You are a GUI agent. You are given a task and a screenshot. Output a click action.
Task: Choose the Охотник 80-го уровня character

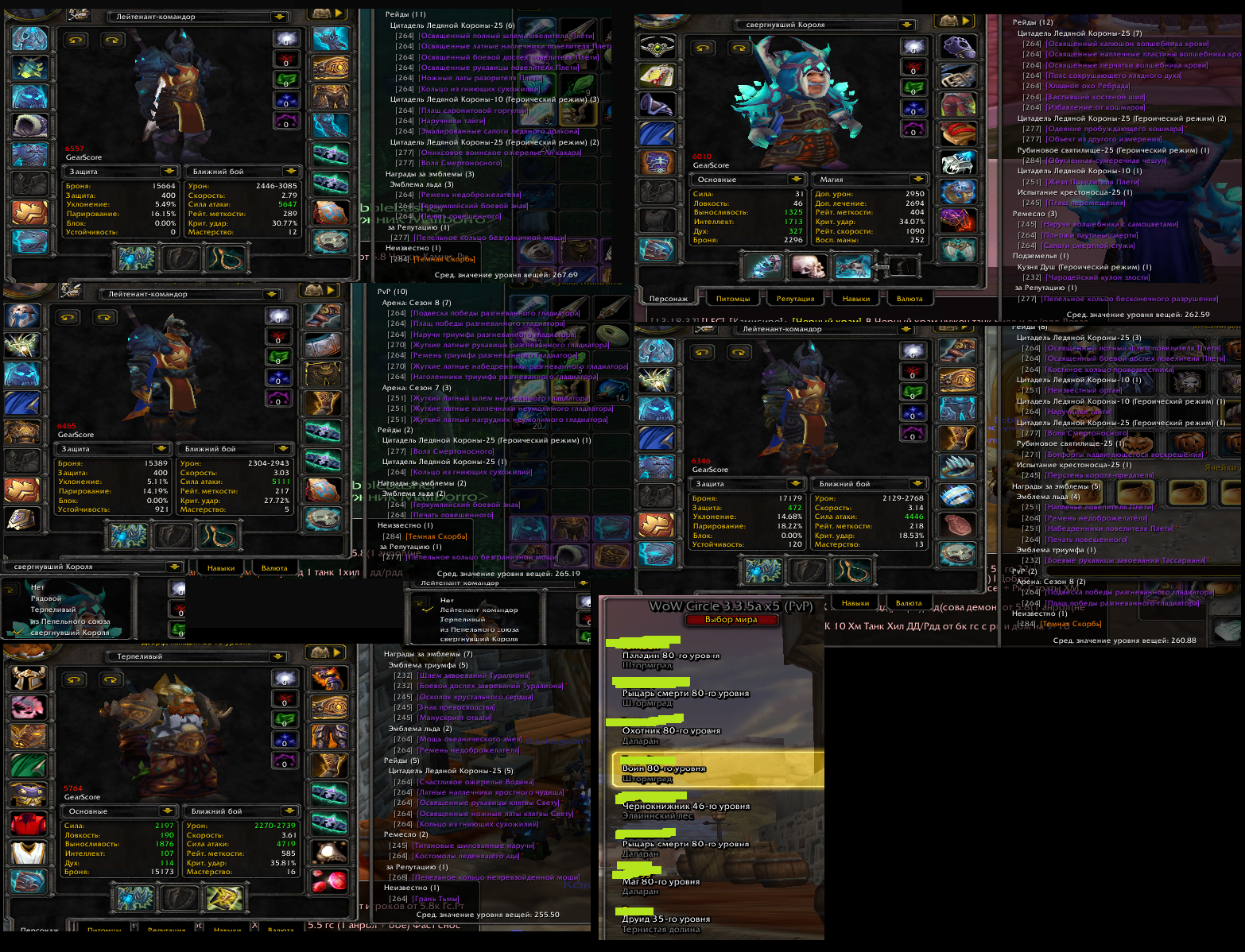671,731
